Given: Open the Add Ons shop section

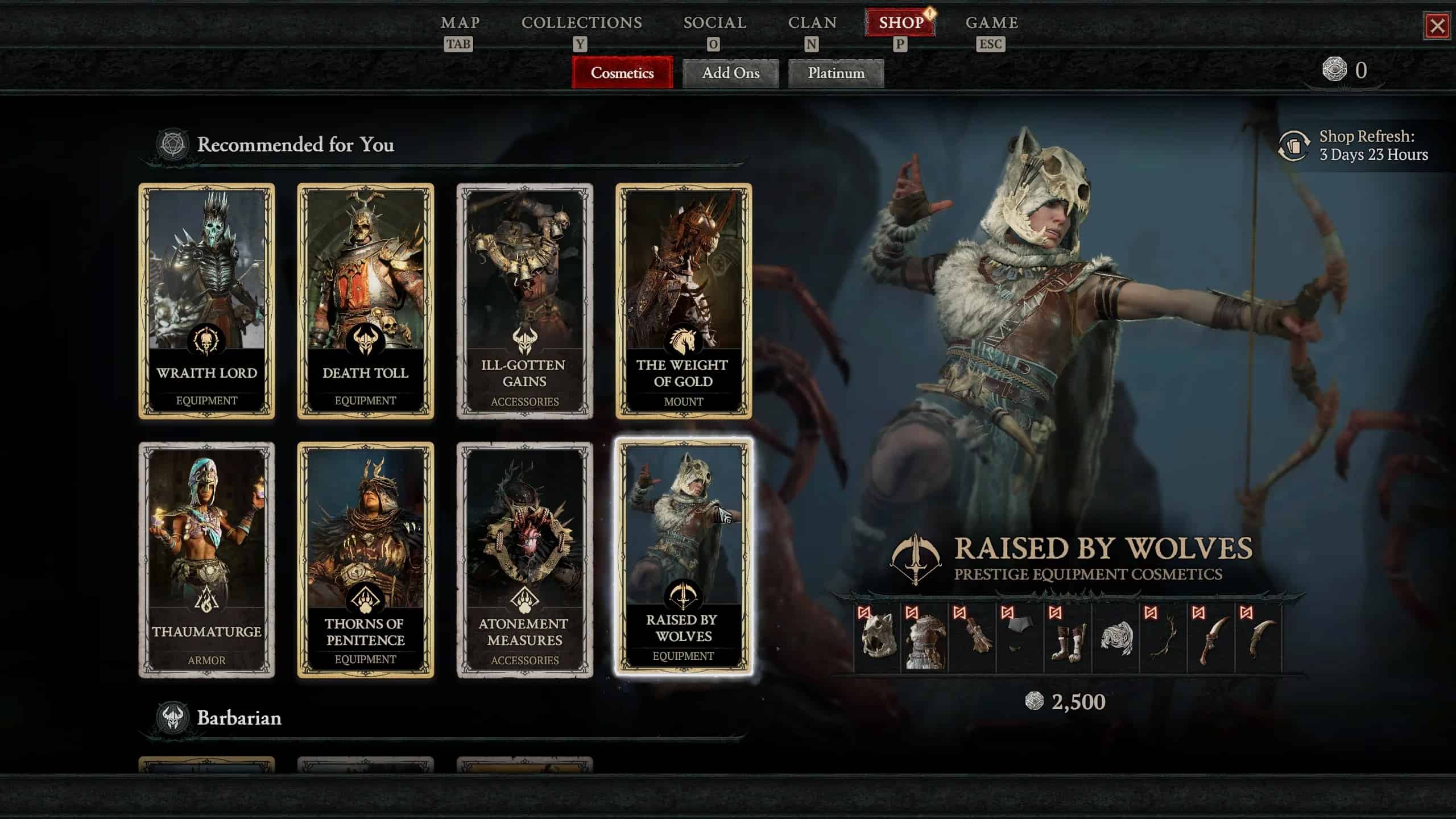Looking at the screenshot, I should [730, 73].
